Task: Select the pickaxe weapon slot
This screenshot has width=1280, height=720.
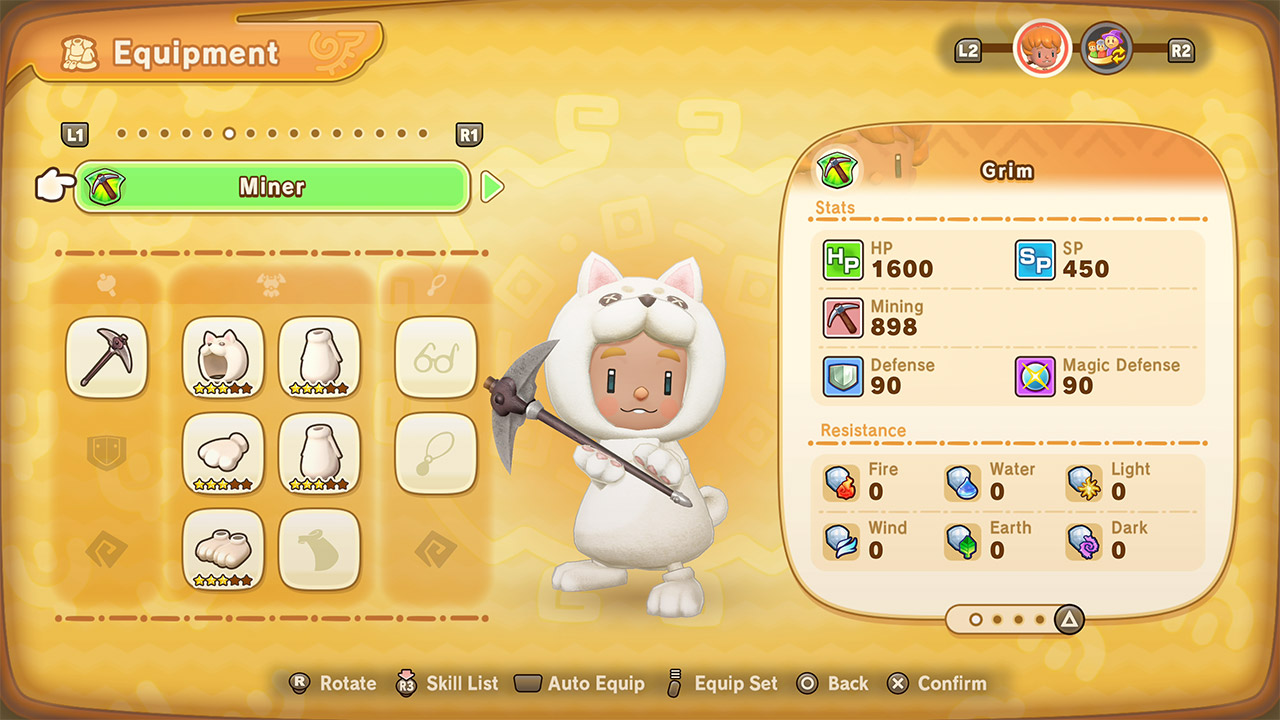Action: pos(106,357)
